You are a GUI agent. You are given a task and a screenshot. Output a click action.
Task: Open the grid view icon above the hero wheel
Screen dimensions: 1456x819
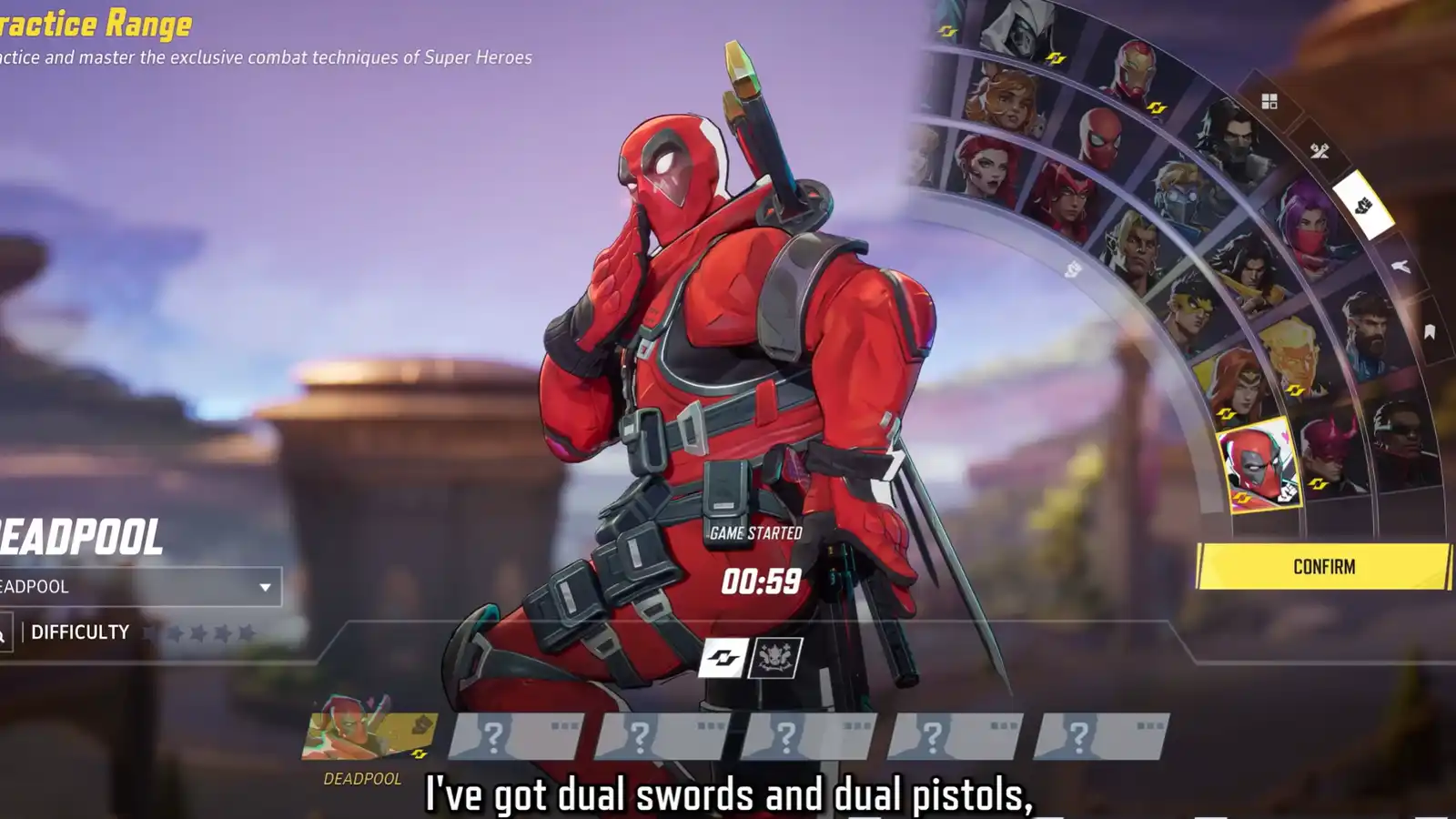[x=1269, y=99]
